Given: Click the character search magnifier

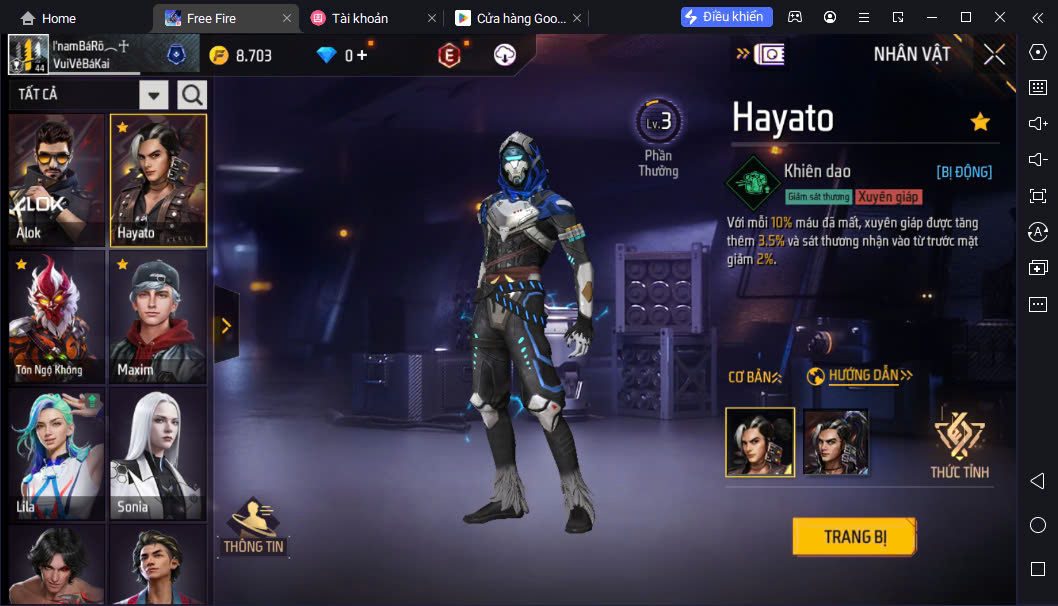Looking at the screenshot, I should pyautogui.click(x=191, y=95).
